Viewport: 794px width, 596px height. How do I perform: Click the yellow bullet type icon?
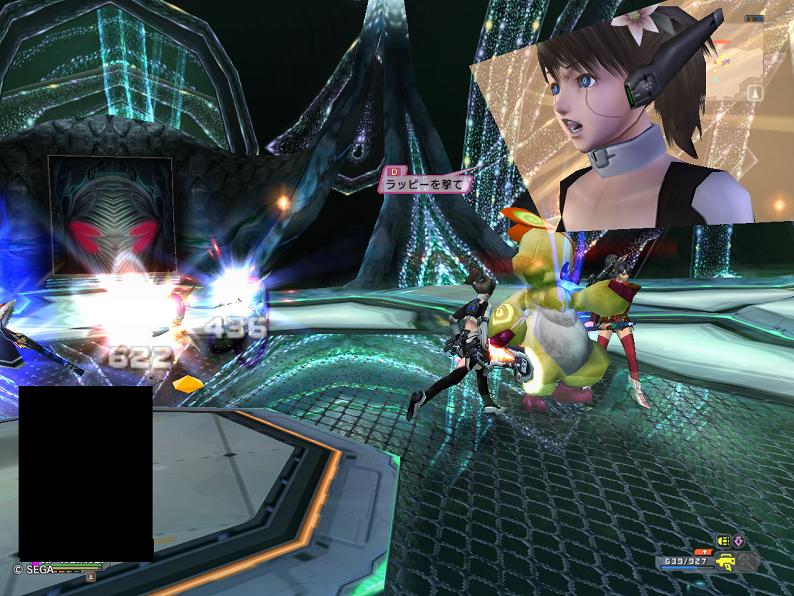point(724,541)
